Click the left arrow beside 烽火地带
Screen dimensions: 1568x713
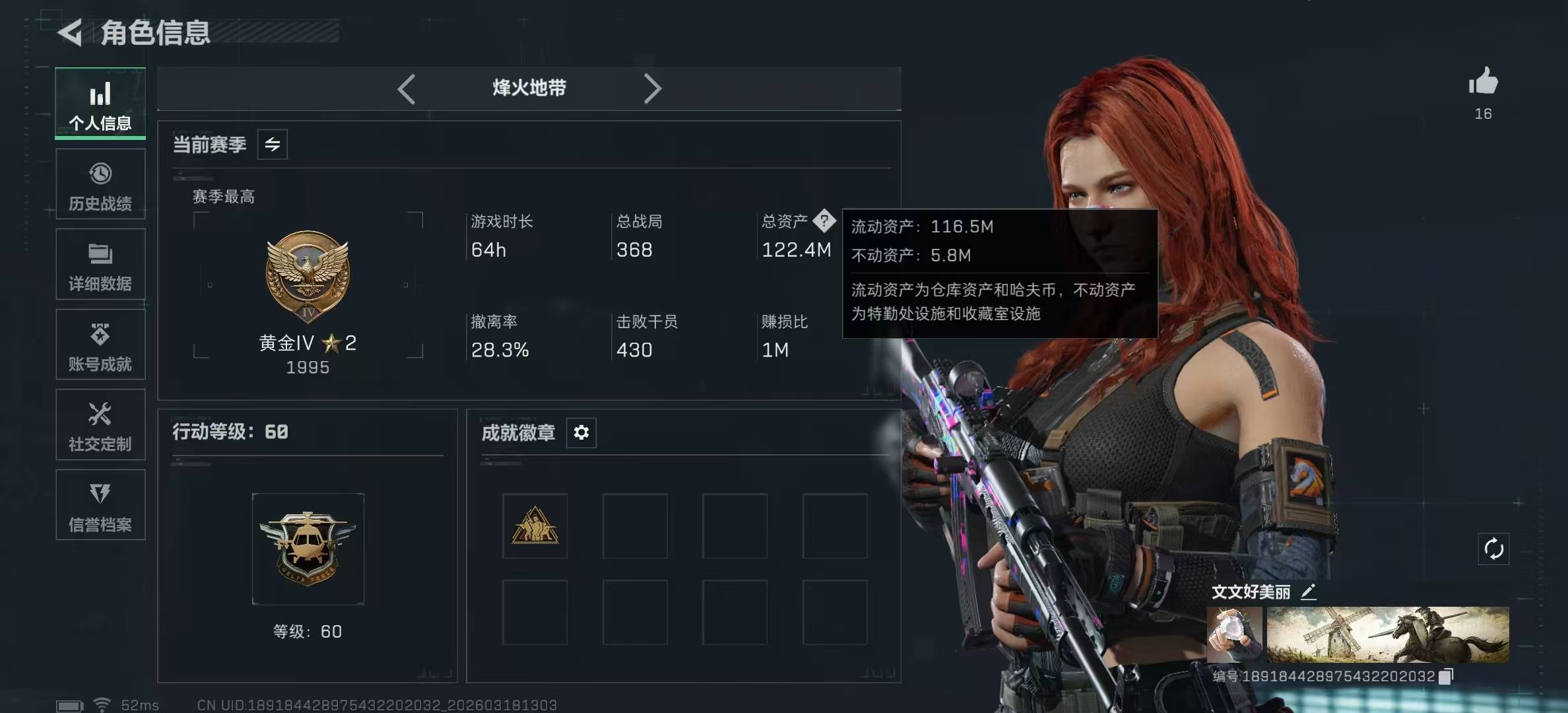pyautogui.click(x=407, y=89)
